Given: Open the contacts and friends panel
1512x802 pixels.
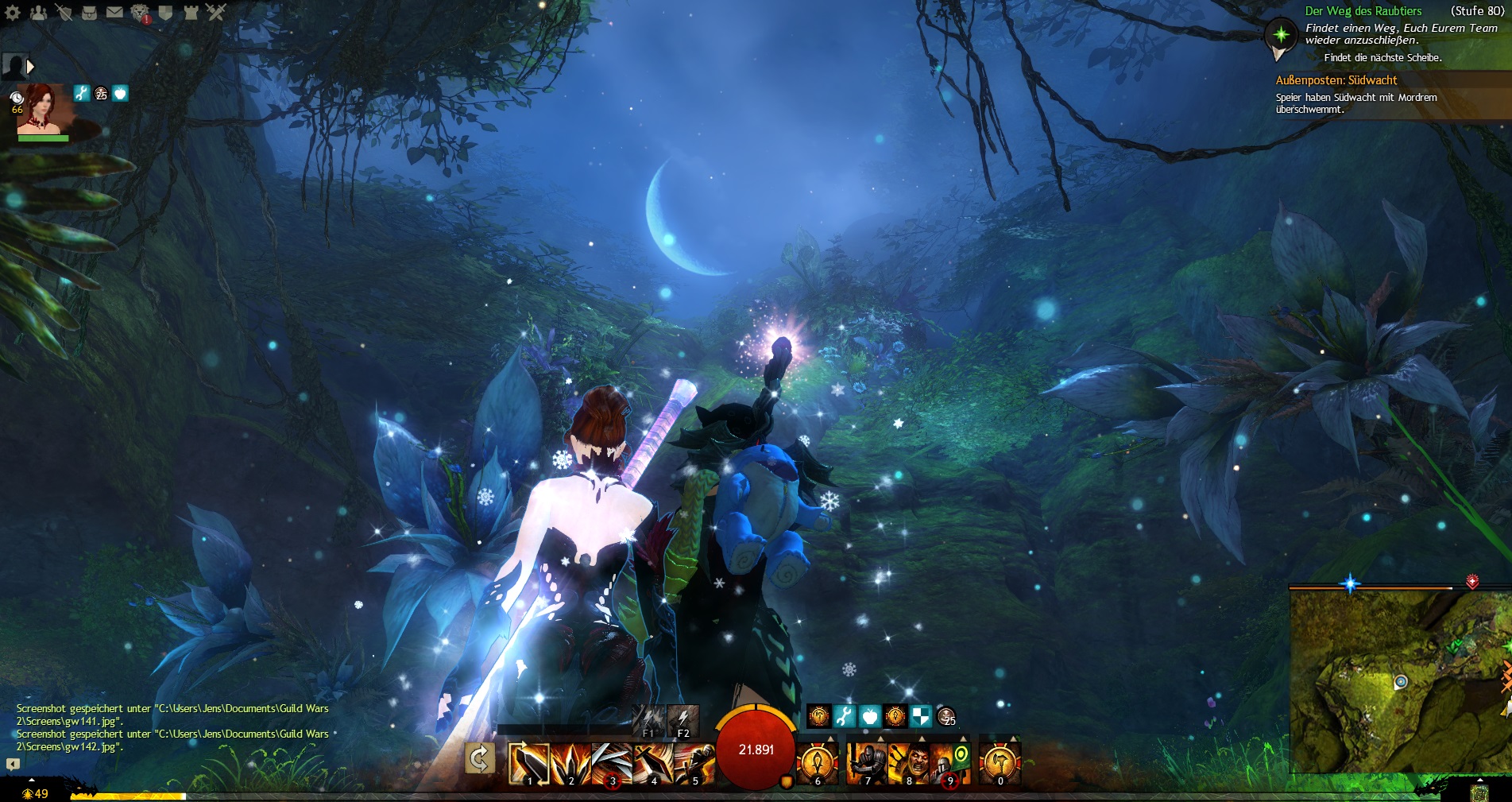Looking at the screenshot, I should (38, 12).
